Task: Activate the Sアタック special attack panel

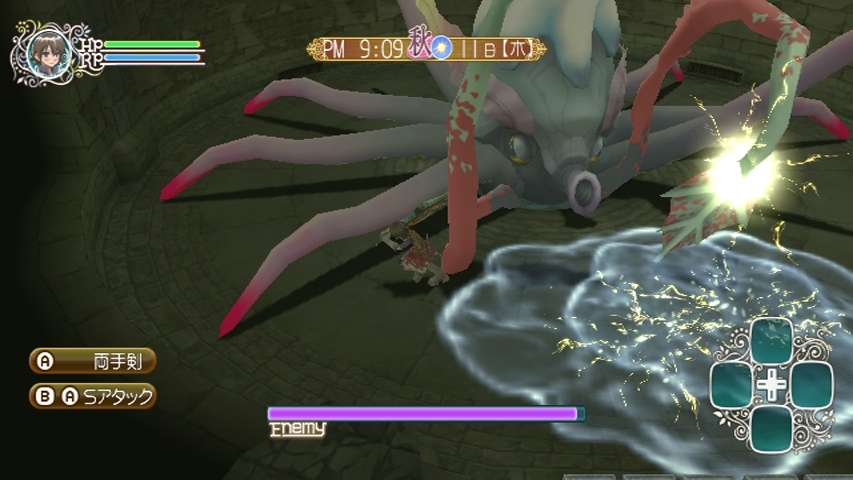Action: (x=92, y=396)
